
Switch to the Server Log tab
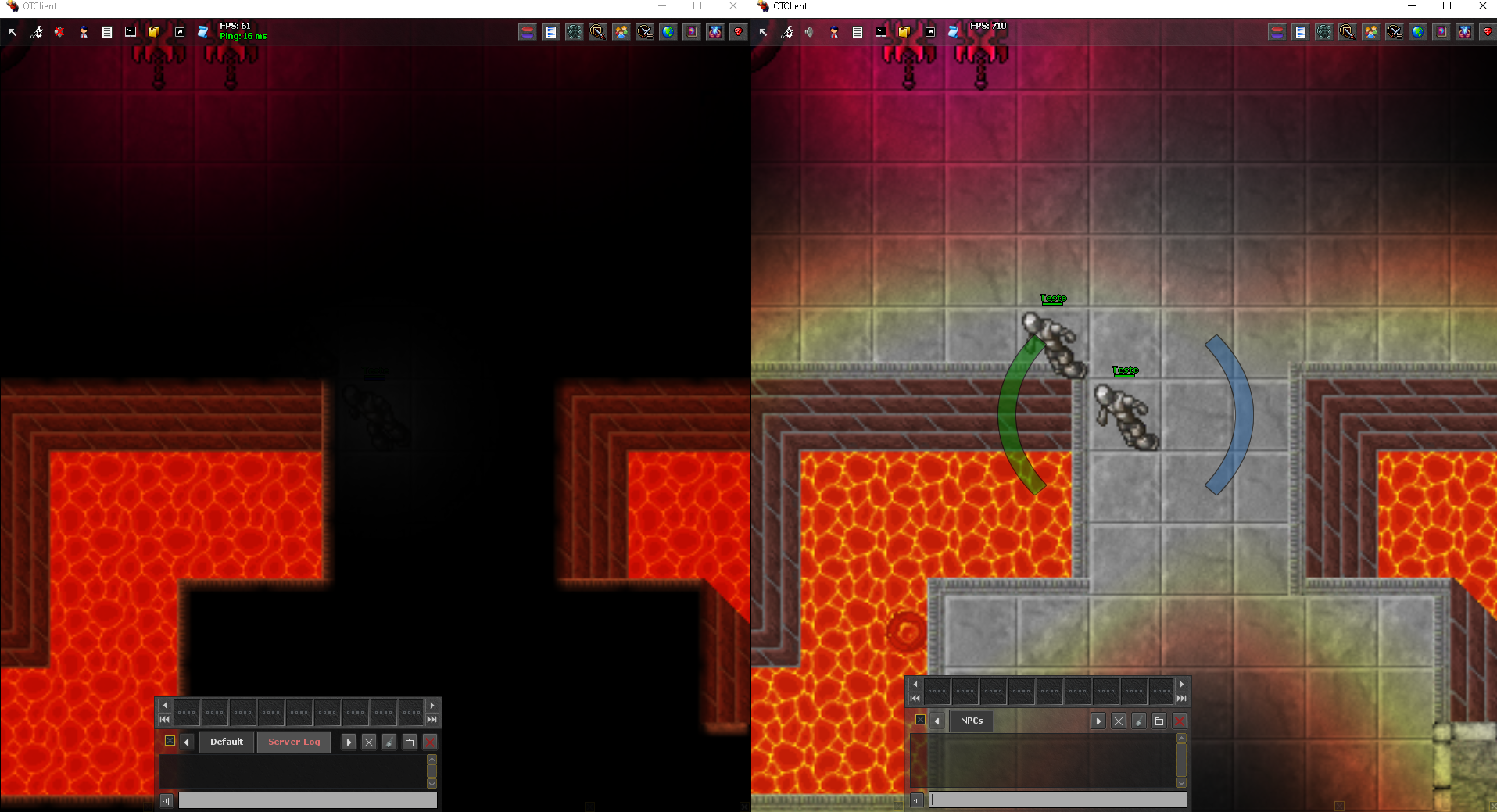[293, 742]
